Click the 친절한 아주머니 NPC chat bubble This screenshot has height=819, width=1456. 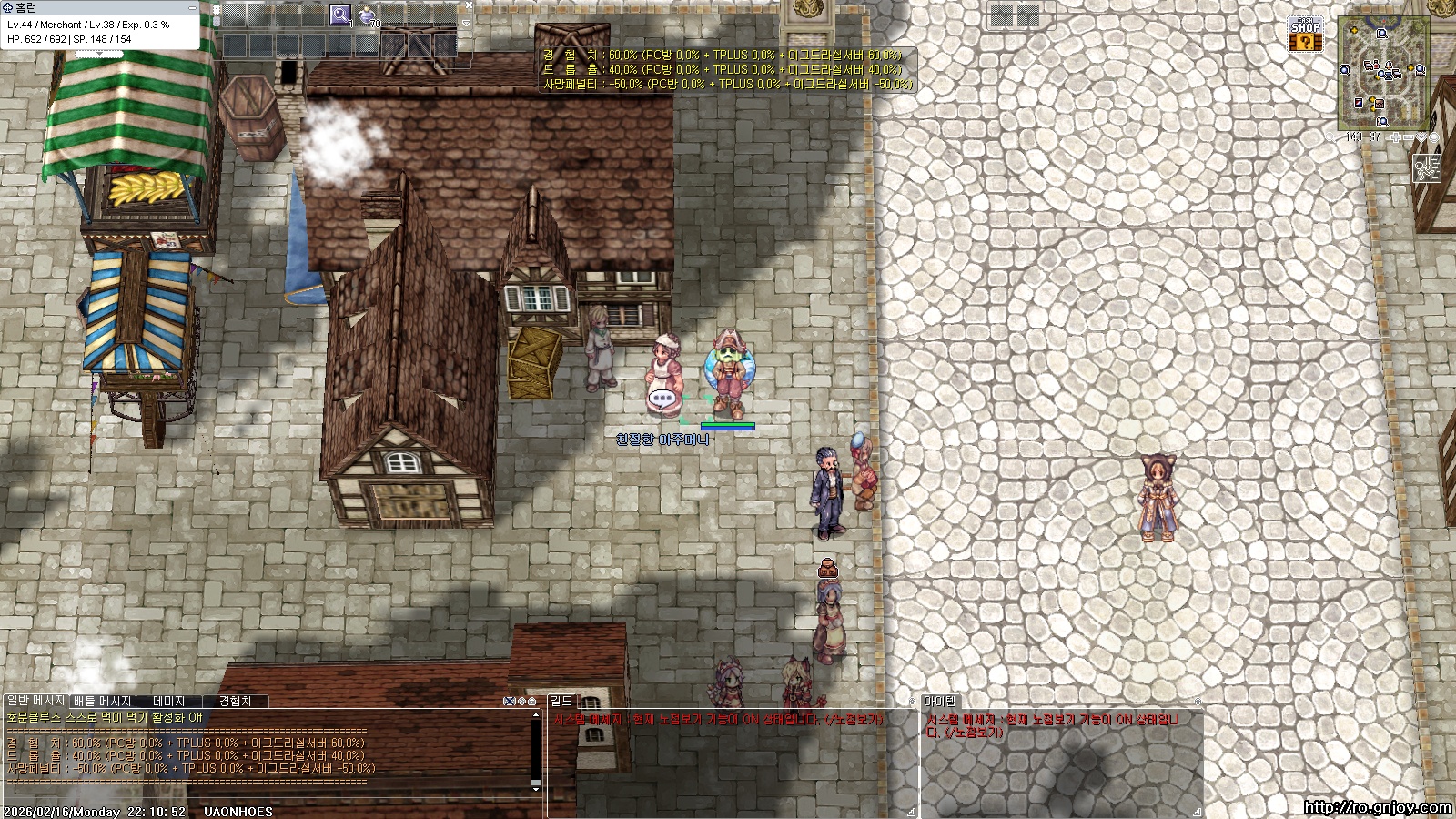663,399
